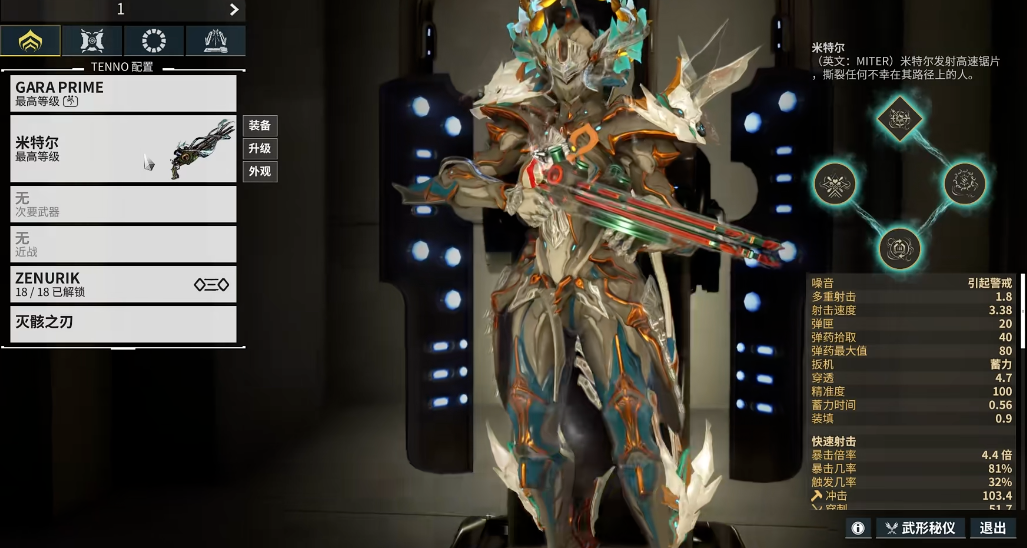Open the 升级 (Upgrade) option

260,149
